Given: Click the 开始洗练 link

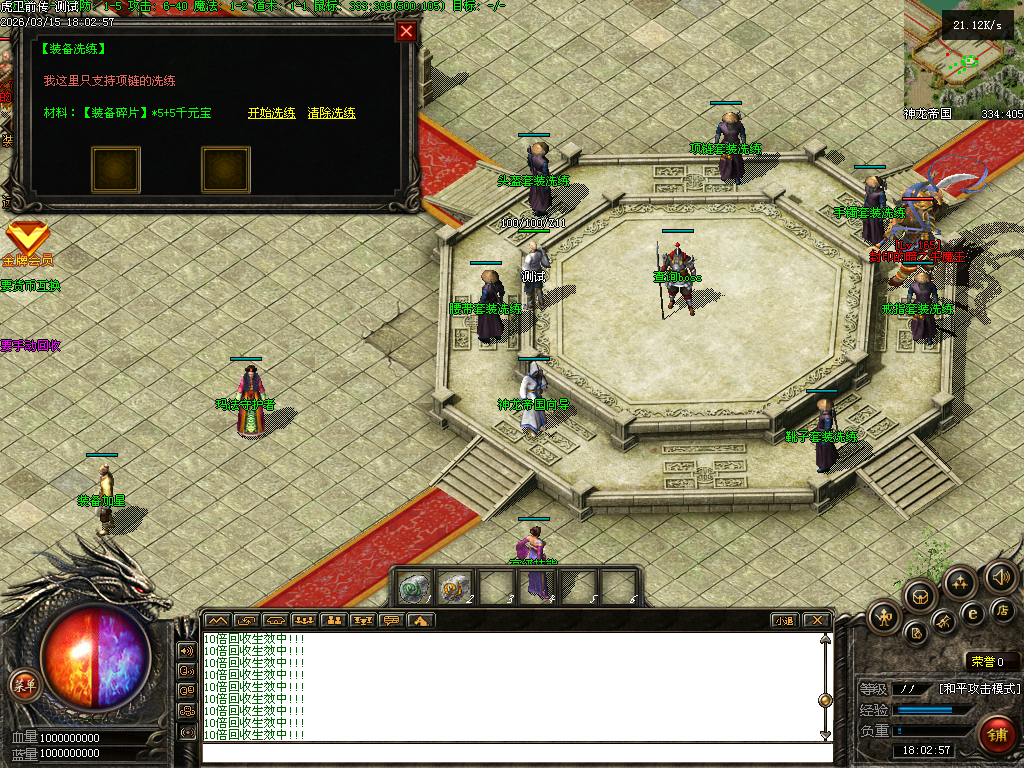Looking at the screenshot, I should pos(271,113).
